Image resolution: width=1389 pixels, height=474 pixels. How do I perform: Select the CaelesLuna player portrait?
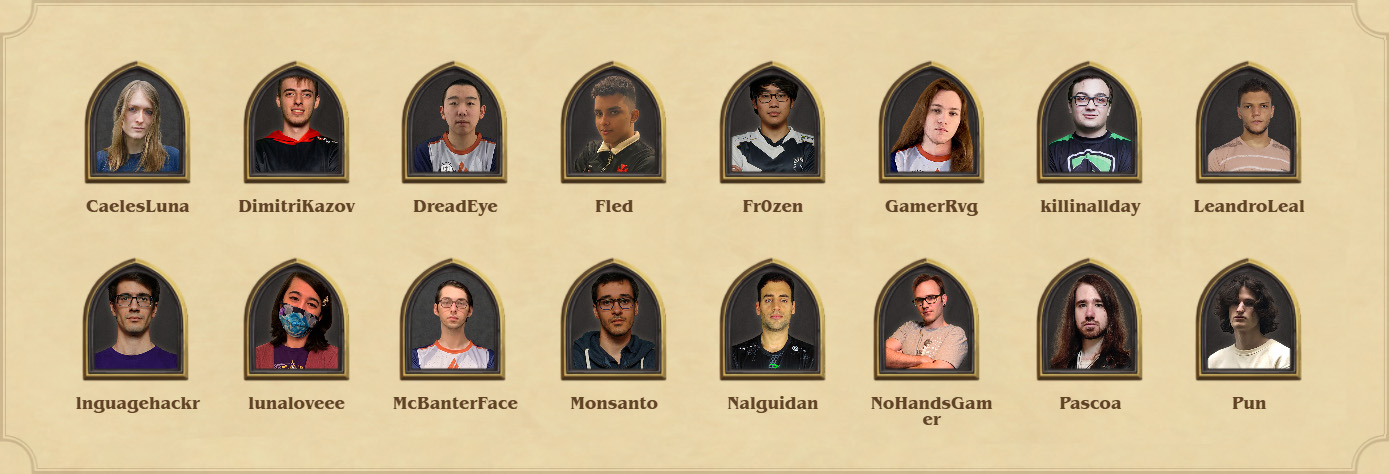(x=137, y=123)
